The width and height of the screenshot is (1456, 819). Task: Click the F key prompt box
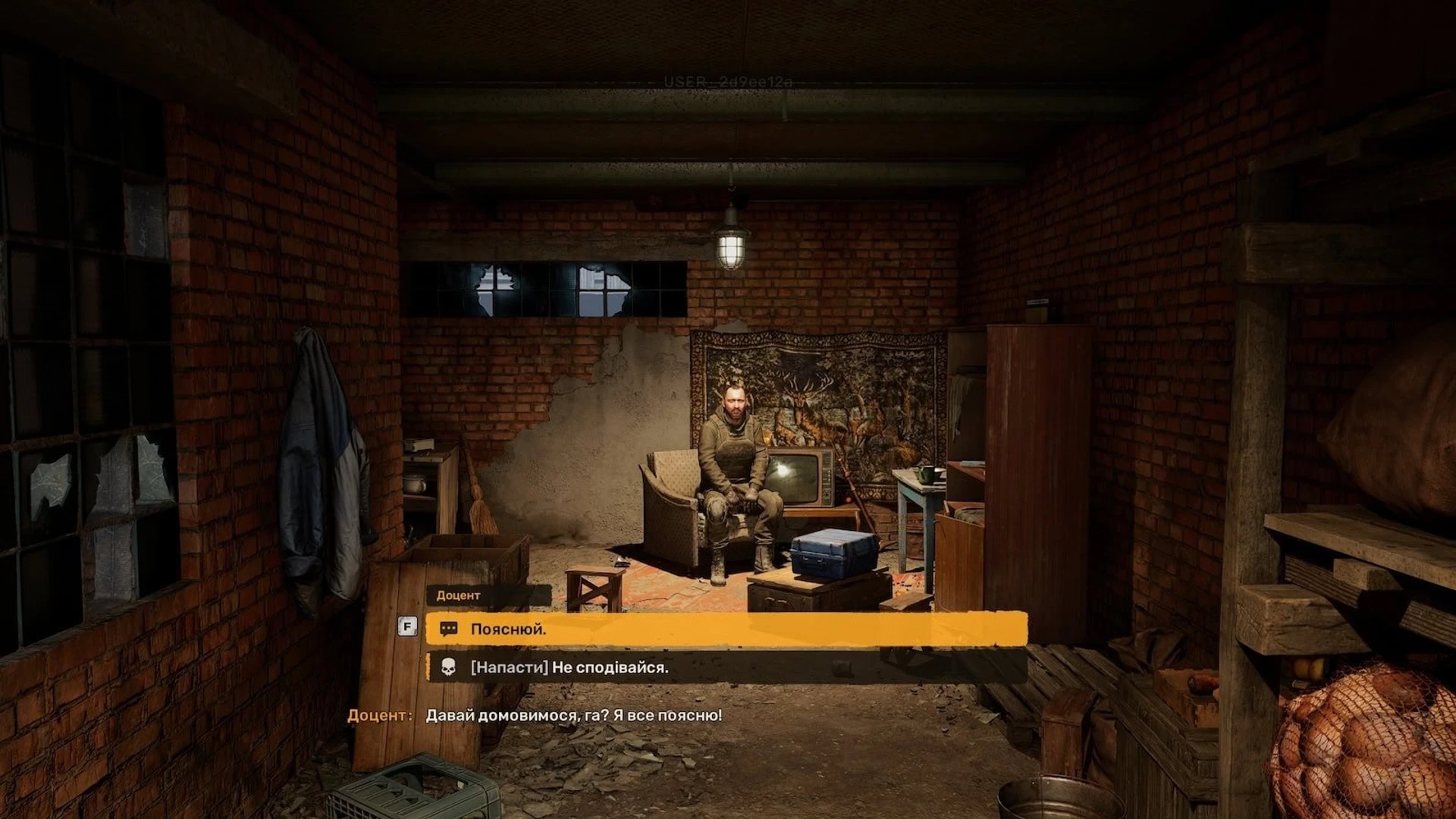406,626
